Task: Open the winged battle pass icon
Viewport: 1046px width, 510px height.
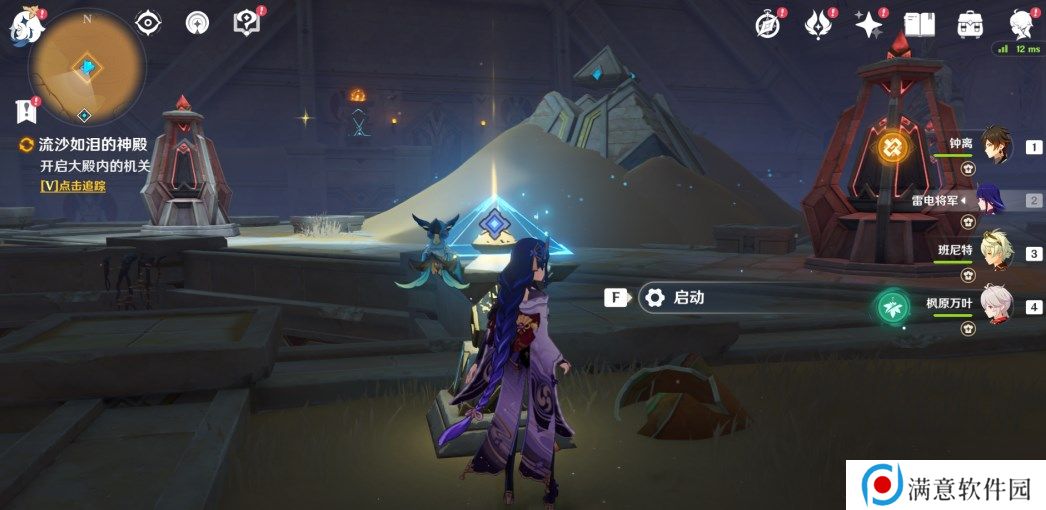Action: [818, 24]
